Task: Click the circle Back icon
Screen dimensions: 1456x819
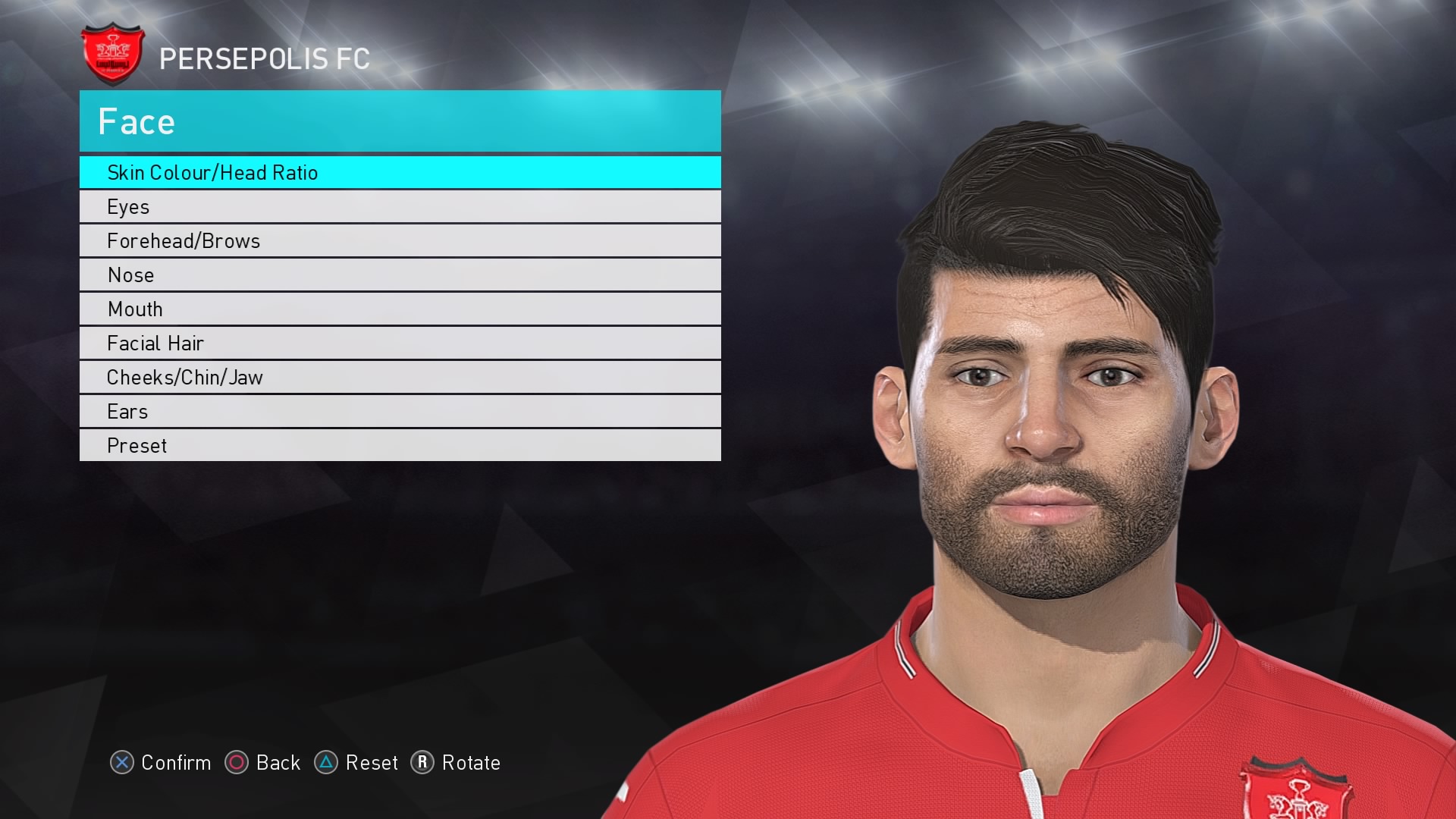Action: pyautogui.click(x=237, y=764)
